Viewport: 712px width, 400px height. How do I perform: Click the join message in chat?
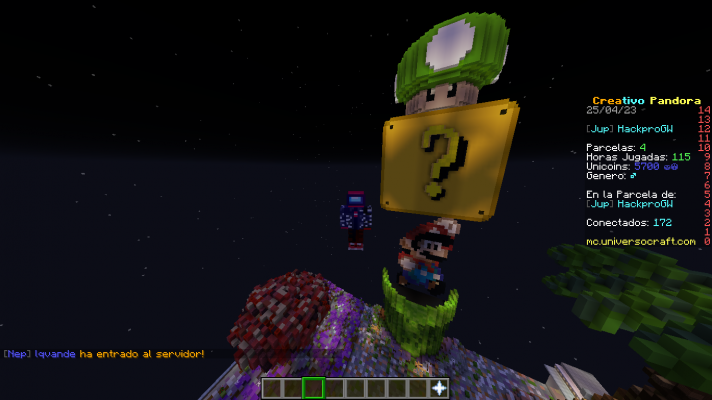103,354
